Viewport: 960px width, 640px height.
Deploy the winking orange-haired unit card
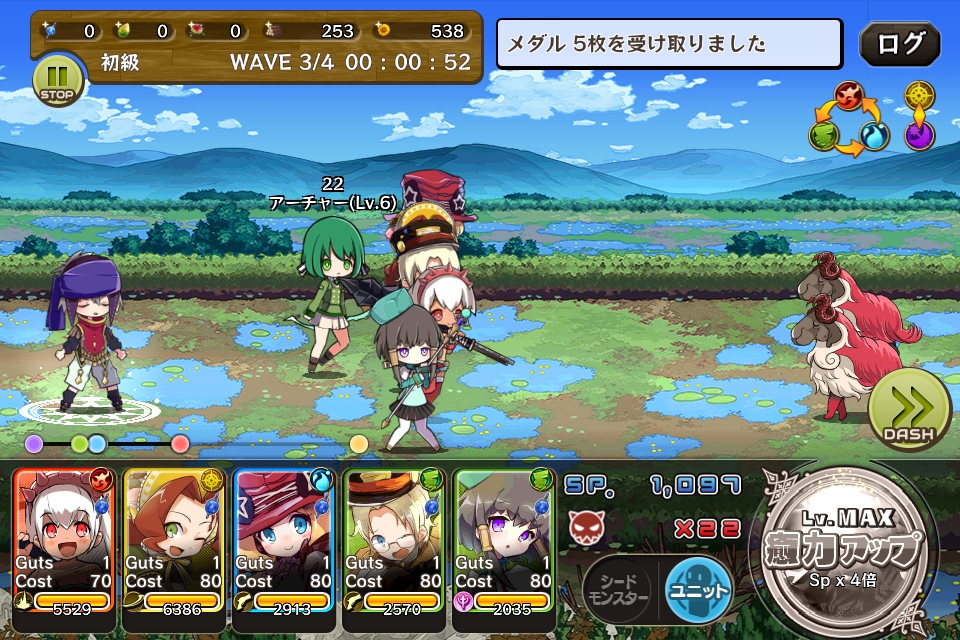coord(175,540)
